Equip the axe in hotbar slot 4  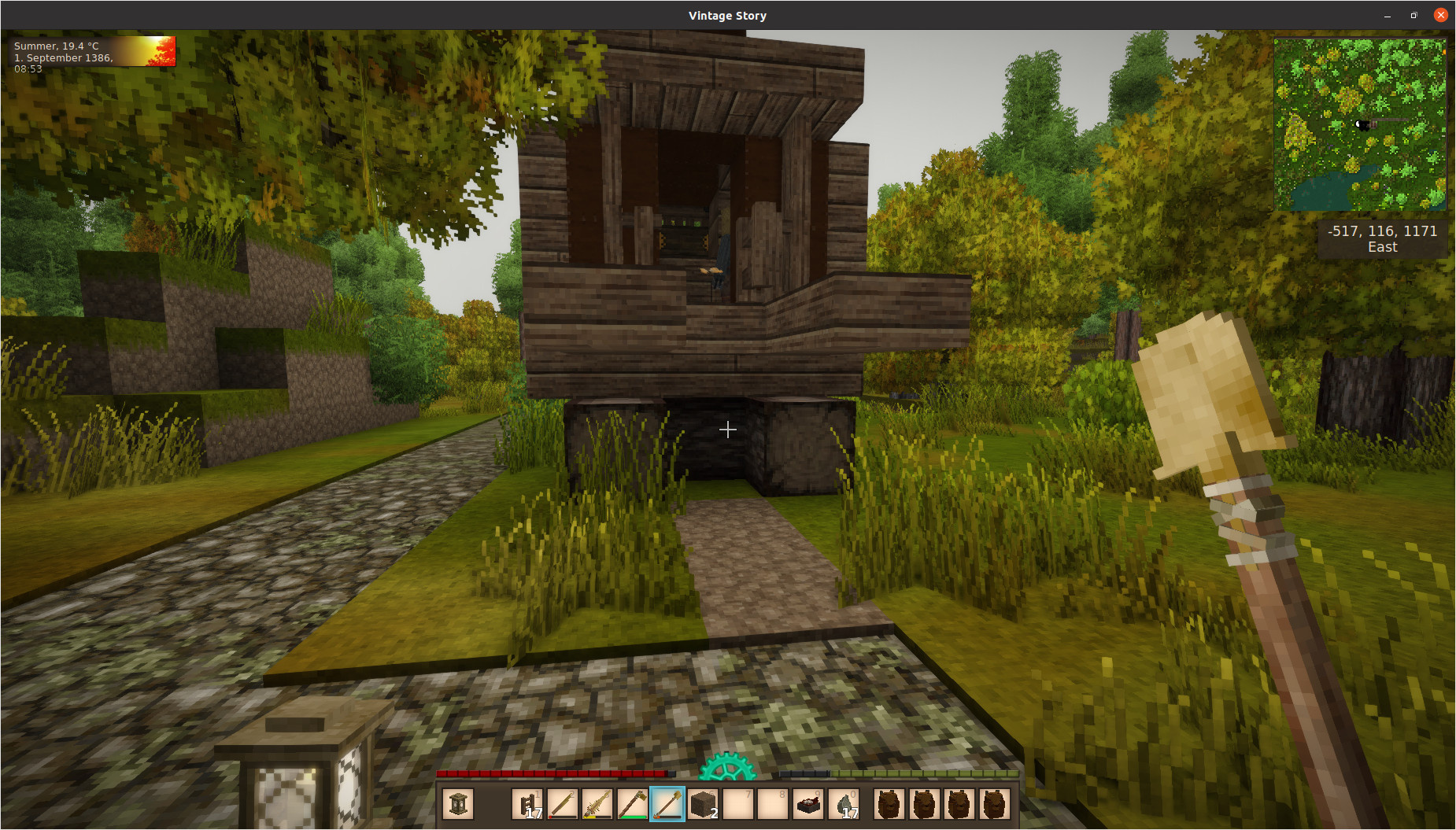[632, 804]
